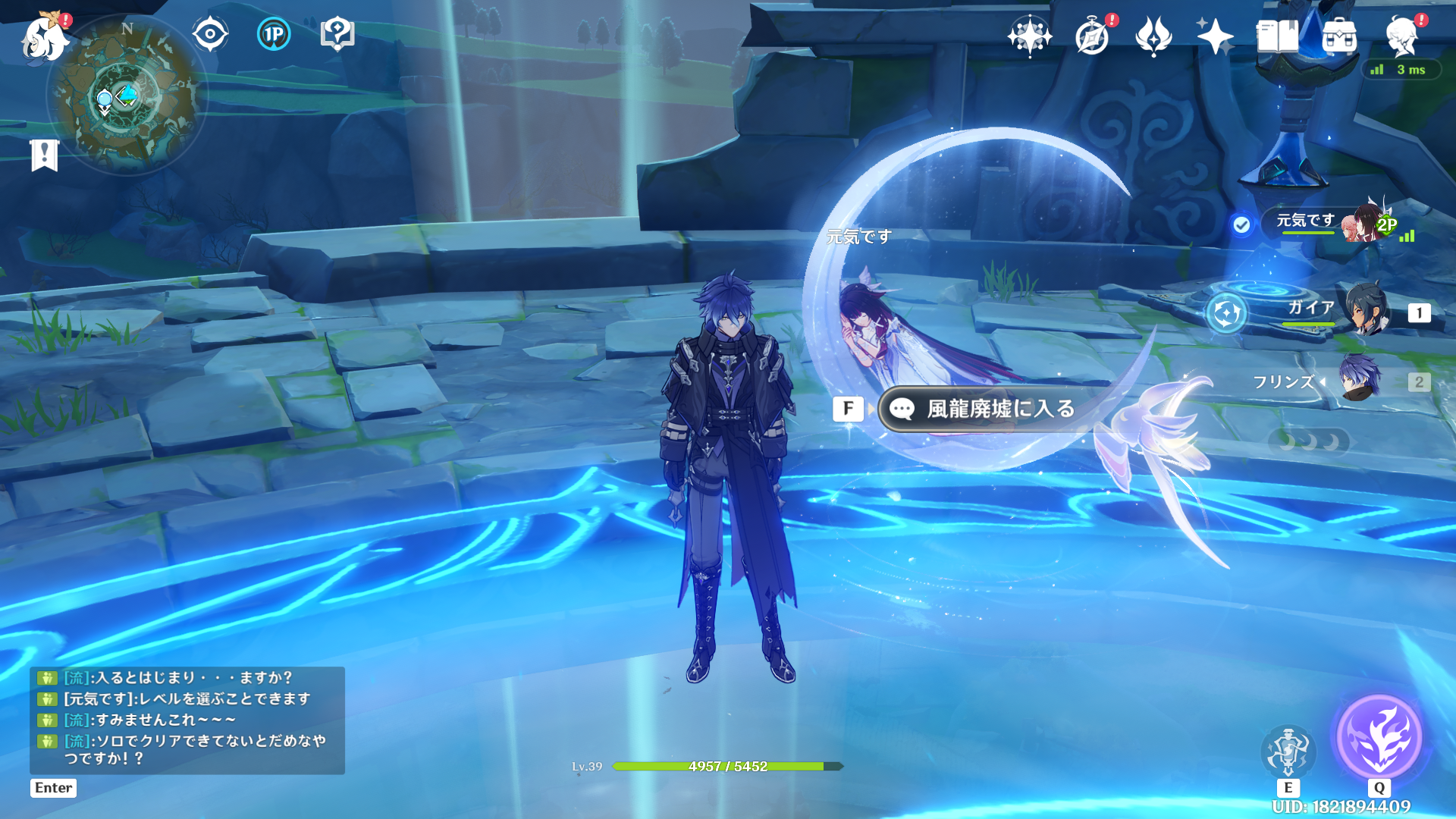Open the Battle Pass icon
Screen dimensions: 1456x819
pyautogui.click(x=1153, y=36)
